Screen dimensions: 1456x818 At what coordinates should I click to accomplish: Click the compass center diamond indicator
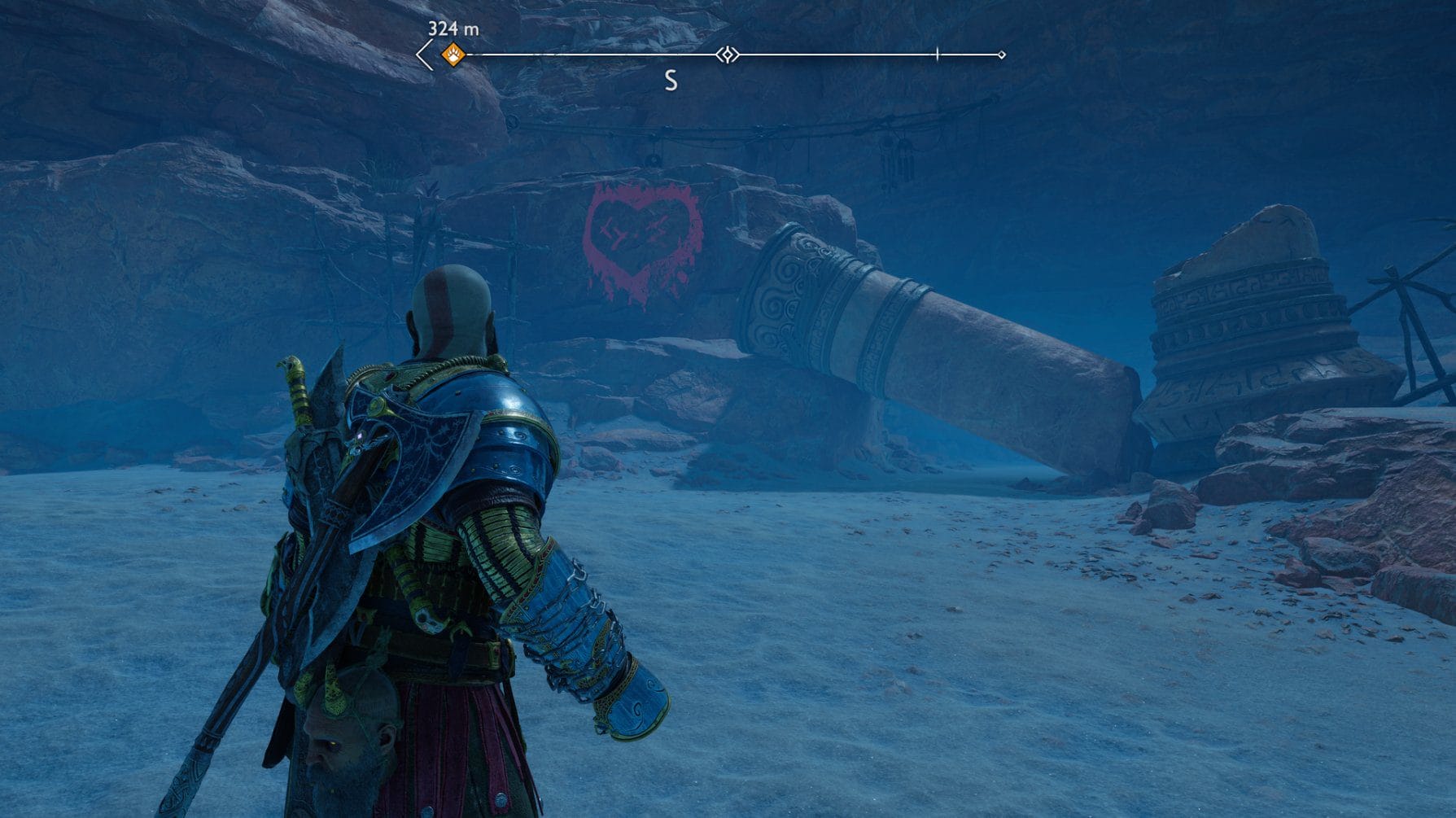pyautogui.click(x=728, y=55)
